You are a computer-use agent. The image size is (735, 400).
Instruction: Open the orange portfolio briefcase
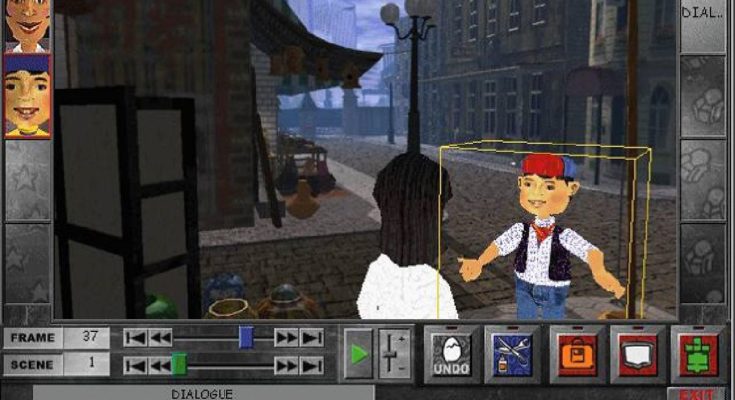click(574, 354)
